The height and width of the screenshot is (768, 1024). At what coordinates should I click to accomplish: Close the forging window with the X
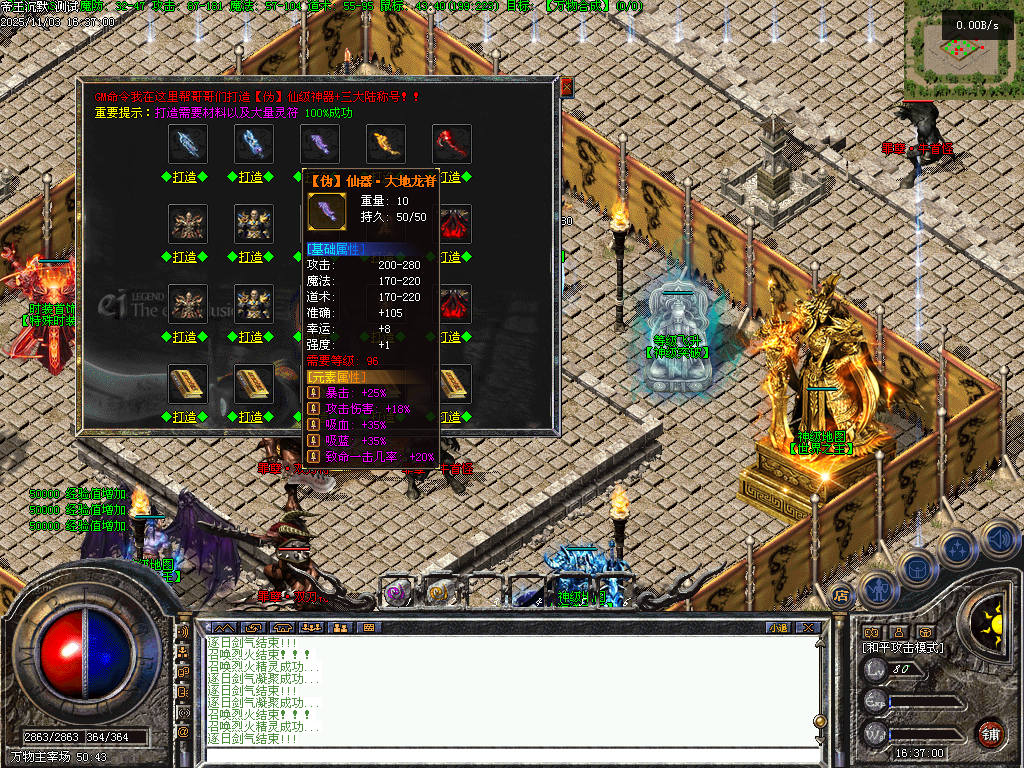[566, 87]
